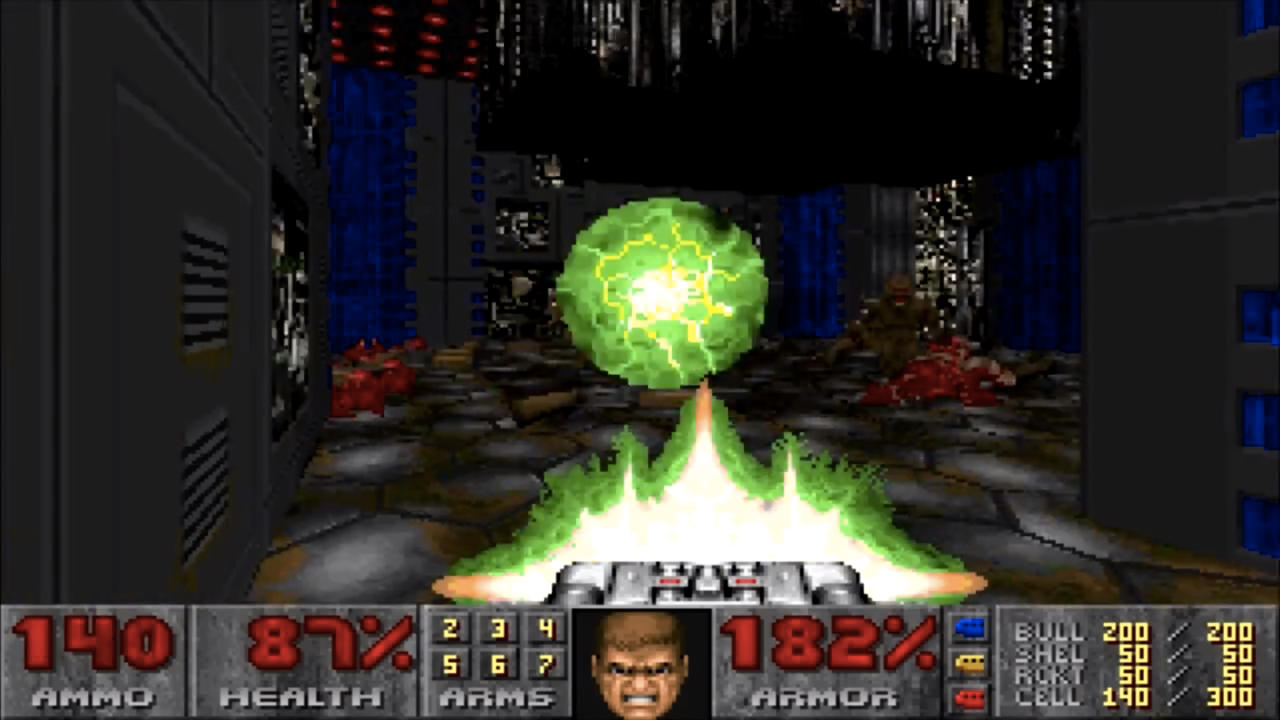Select weapon slot 2 in Arms
1280x720 pixels.
point(450,630)
